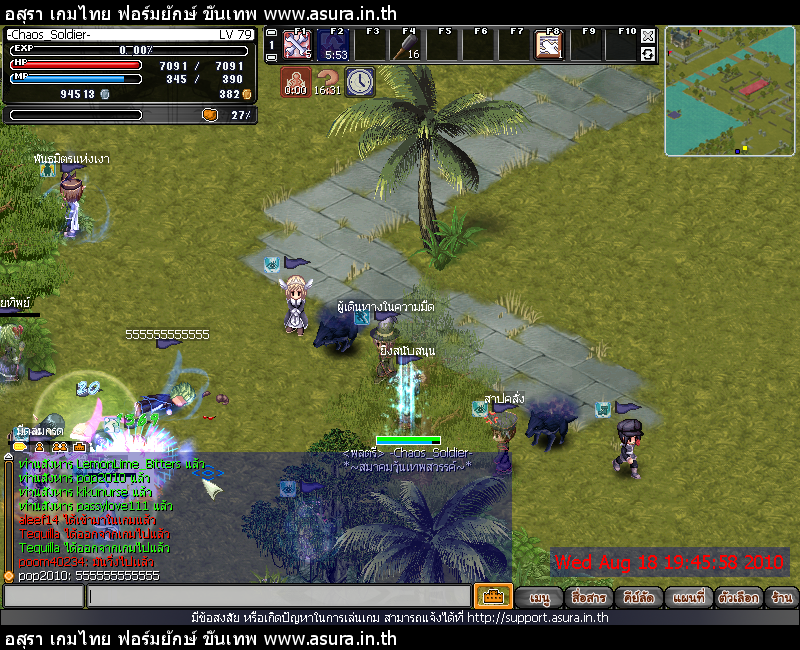The image size is (800, 650).
Task: Click the clock icon below the hotbar
Action: pos(360,81)
